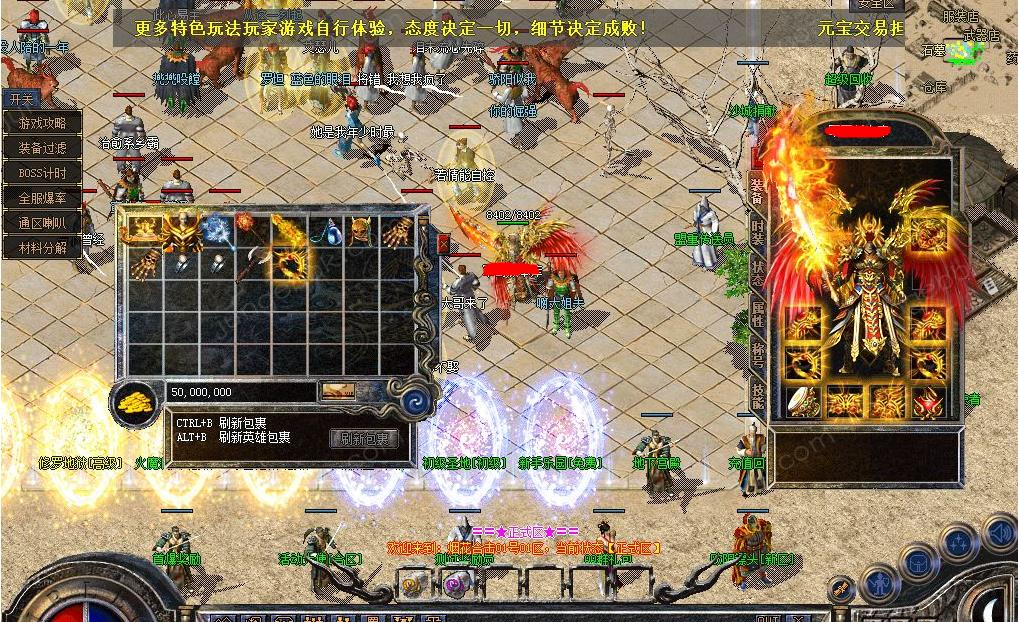
Task: Open the 装备过滤 equipment filter
Action: pyautogui.click(x=42, y=148)
